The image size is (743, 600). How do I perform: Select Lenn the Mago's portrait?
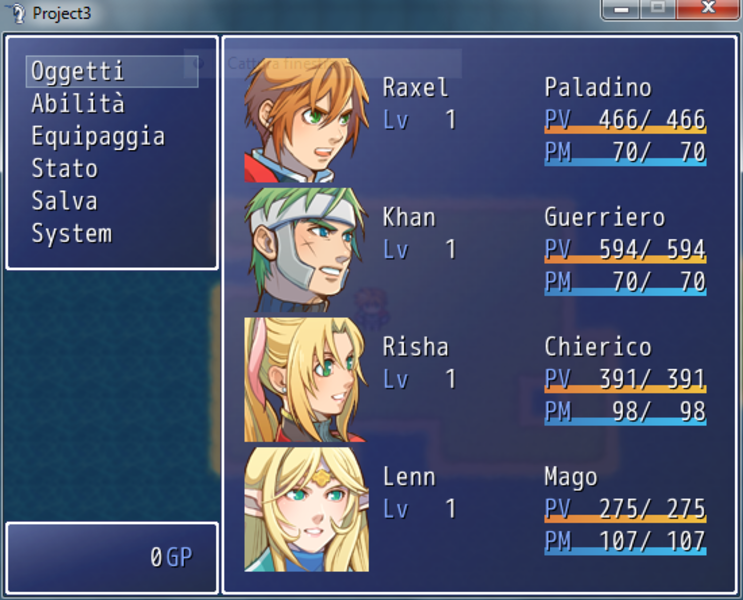pyautogui.click(x=306, y=510)
